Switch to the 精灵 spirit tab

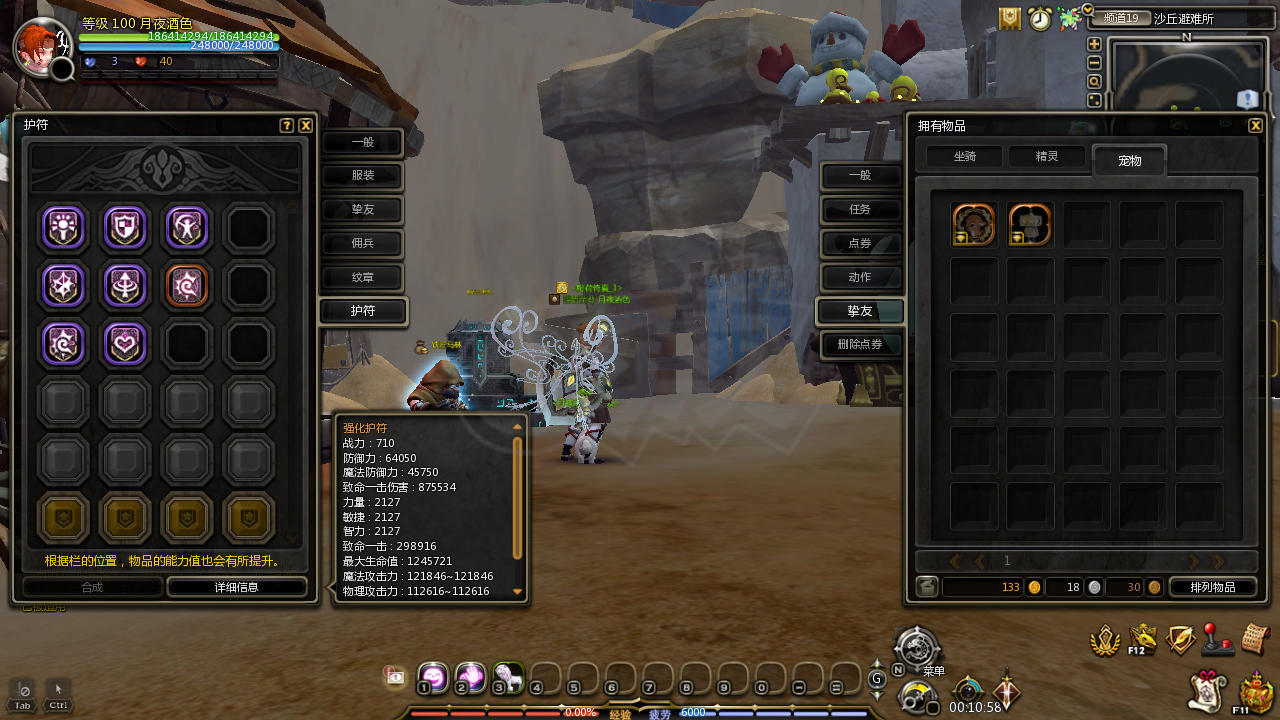point(1046,156)
